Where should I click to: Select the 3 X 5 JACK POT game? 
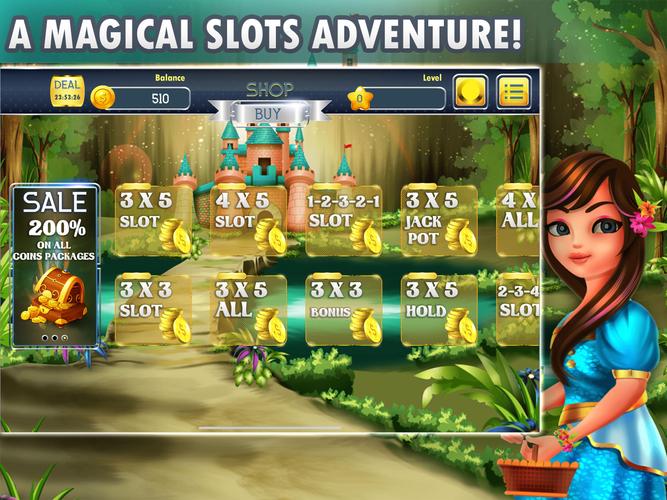coord(438,218)
